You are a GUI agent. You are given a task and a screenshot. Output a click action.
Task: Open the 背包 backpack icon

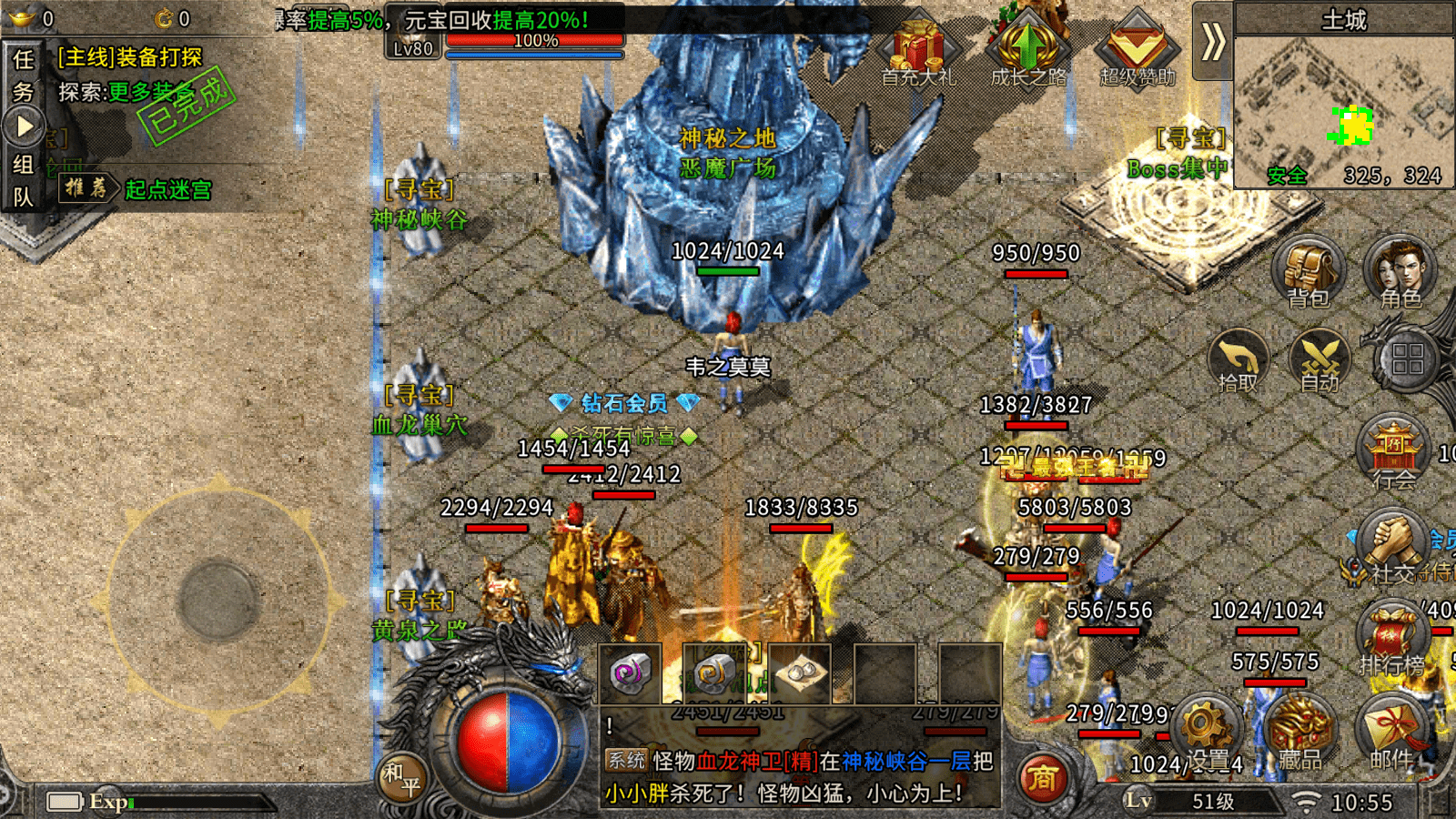pos(1308,272)
